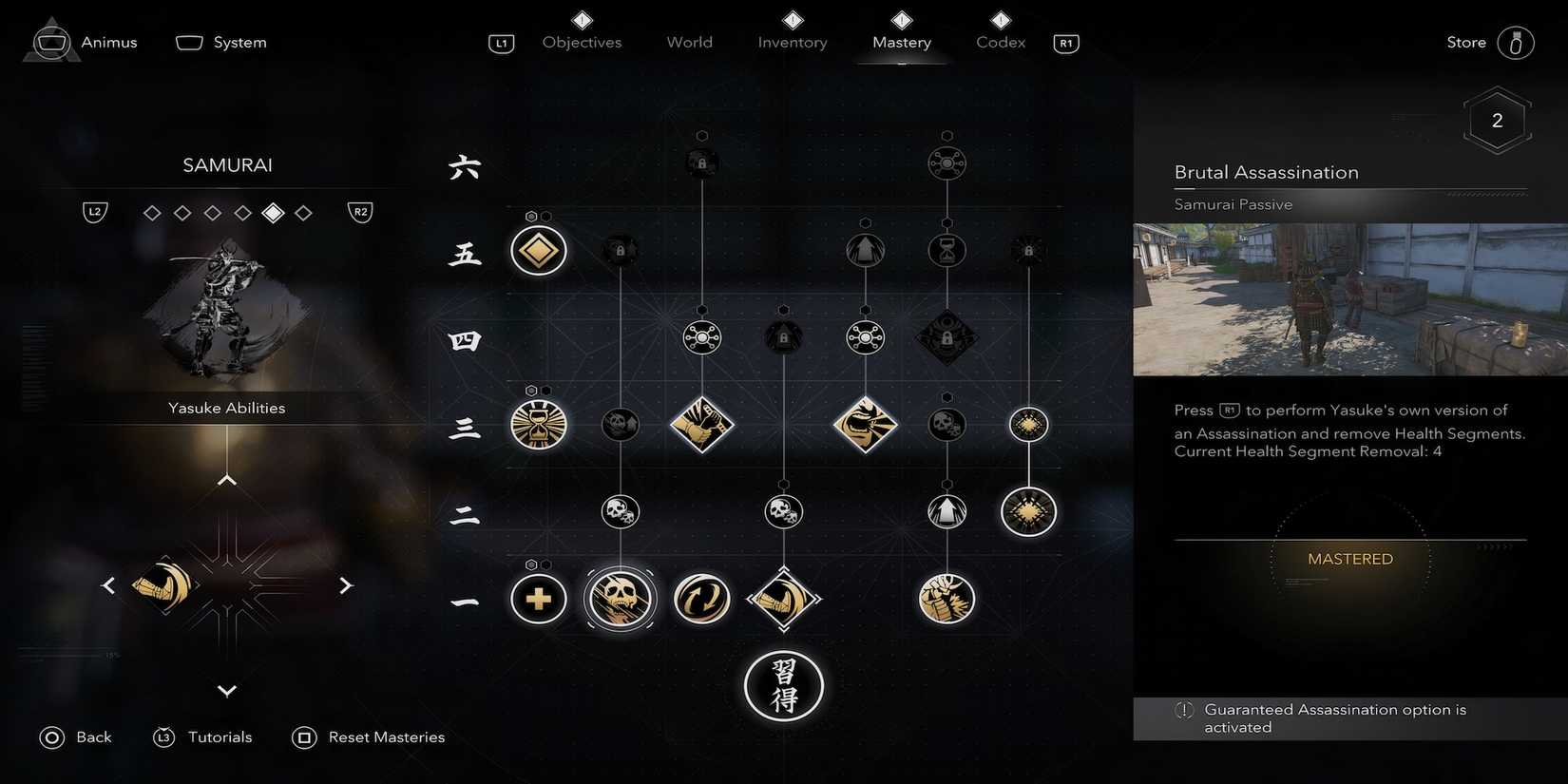Screen dimensions: 1568x784
Task: Open the Inventory tab
Action: click(x=792, y=42)
